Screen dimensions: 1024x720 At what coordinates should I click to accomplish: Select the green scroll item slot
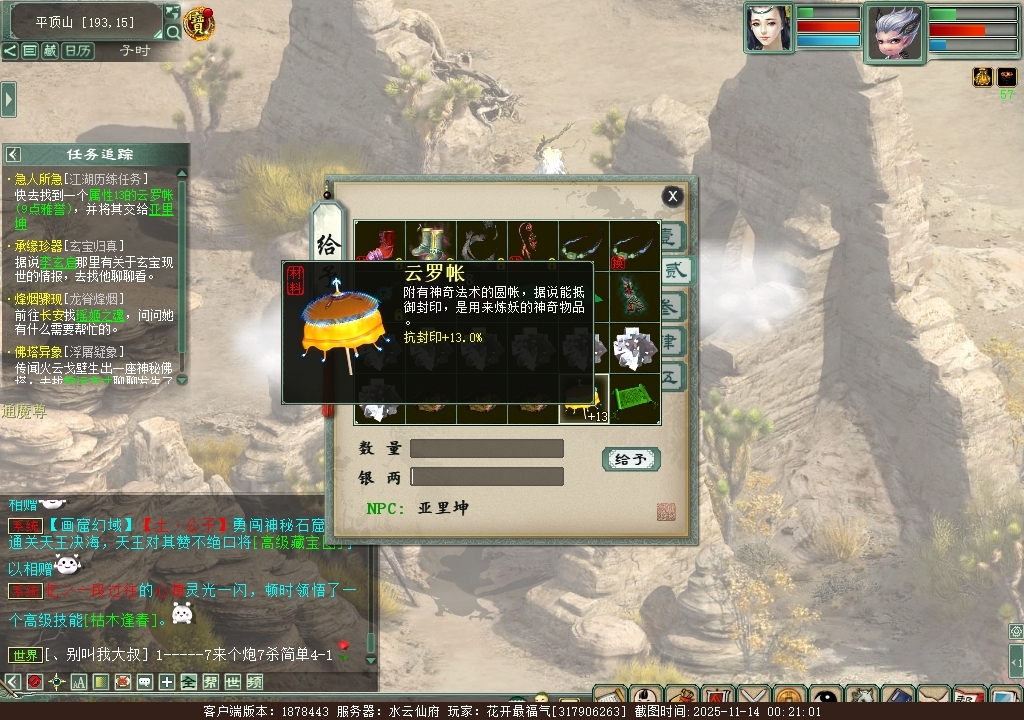[x=634, y=399]
